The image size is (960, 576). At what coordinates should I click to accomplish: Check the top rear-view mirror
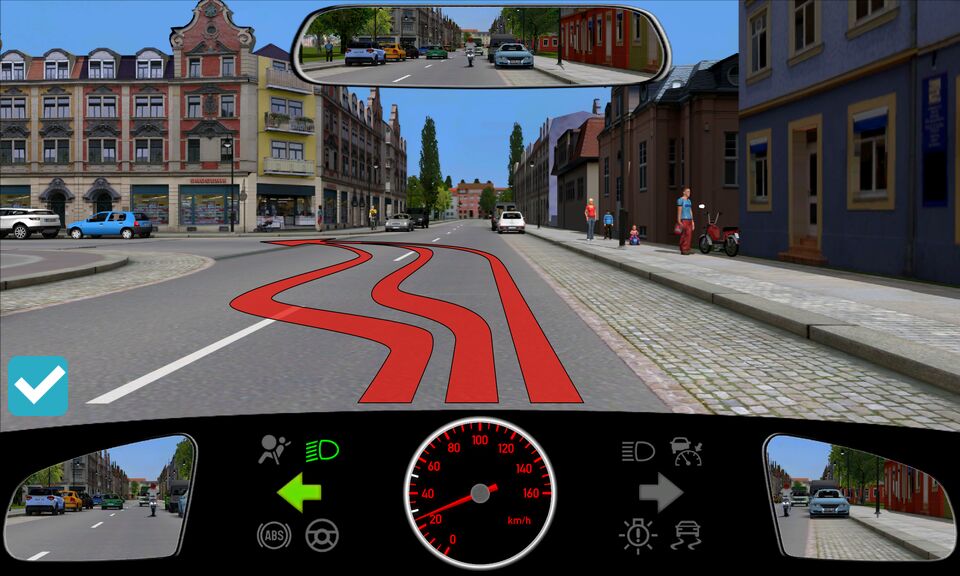tap(481, 46)
